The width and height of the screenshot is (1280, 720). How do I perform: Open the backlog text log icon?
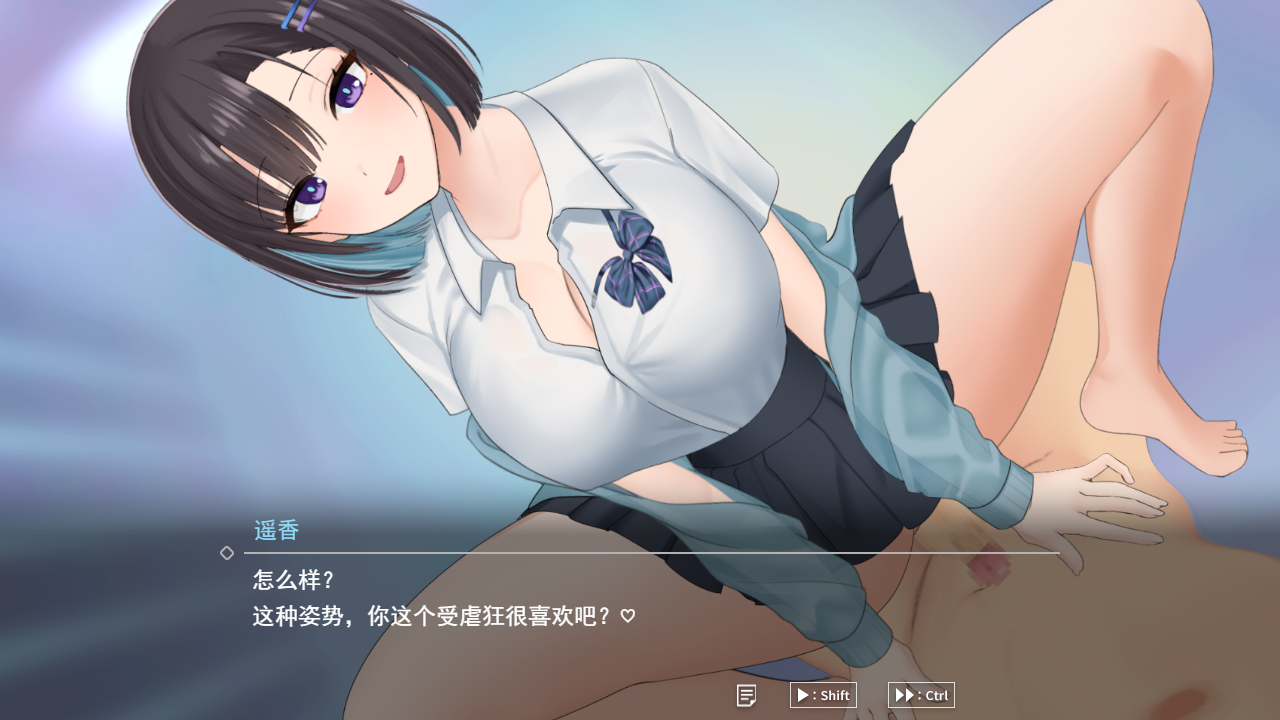point(746,695)
